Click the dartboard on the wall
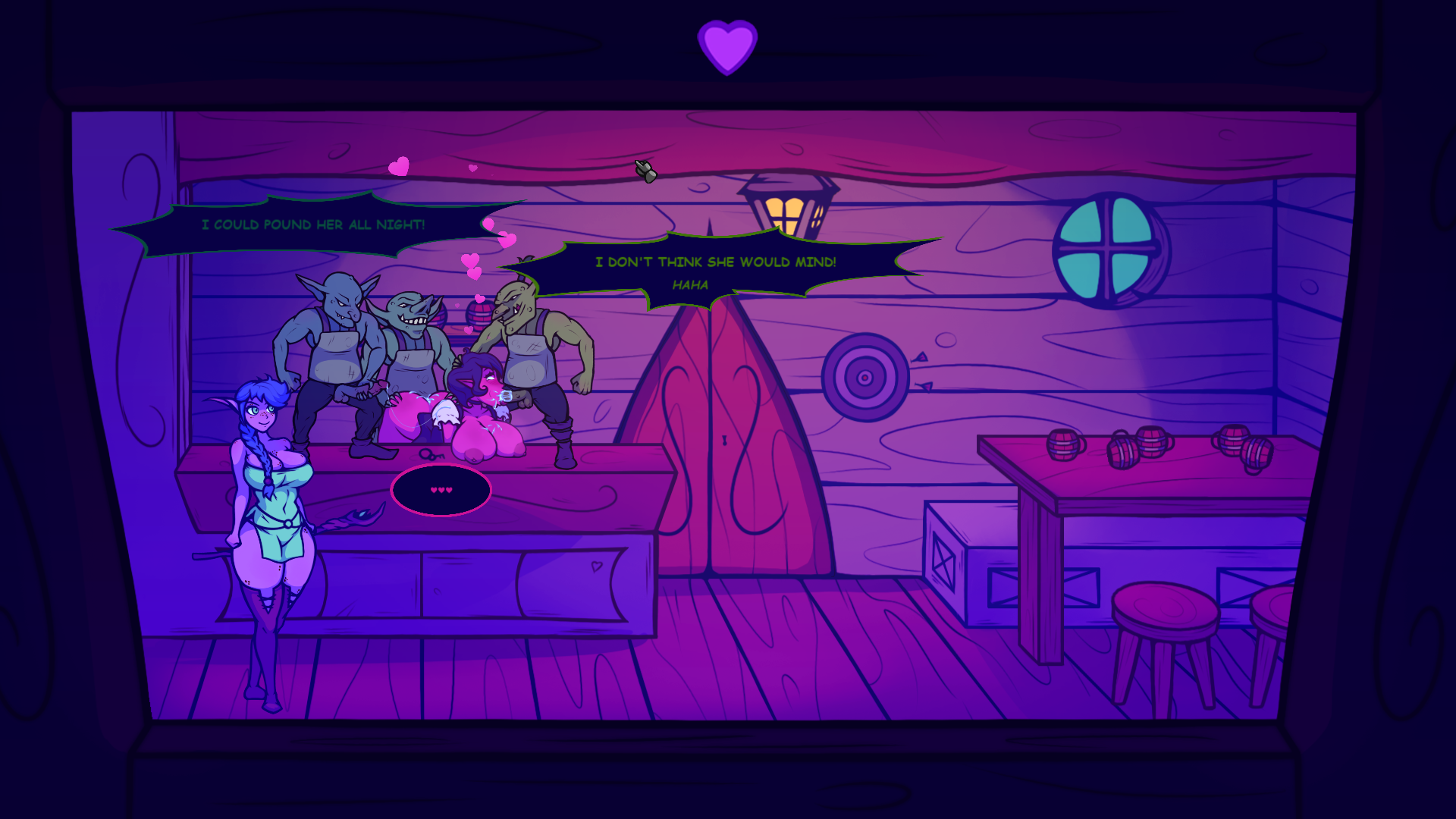This screenshot has height=819, width=1456. click(x=865, y=377)
